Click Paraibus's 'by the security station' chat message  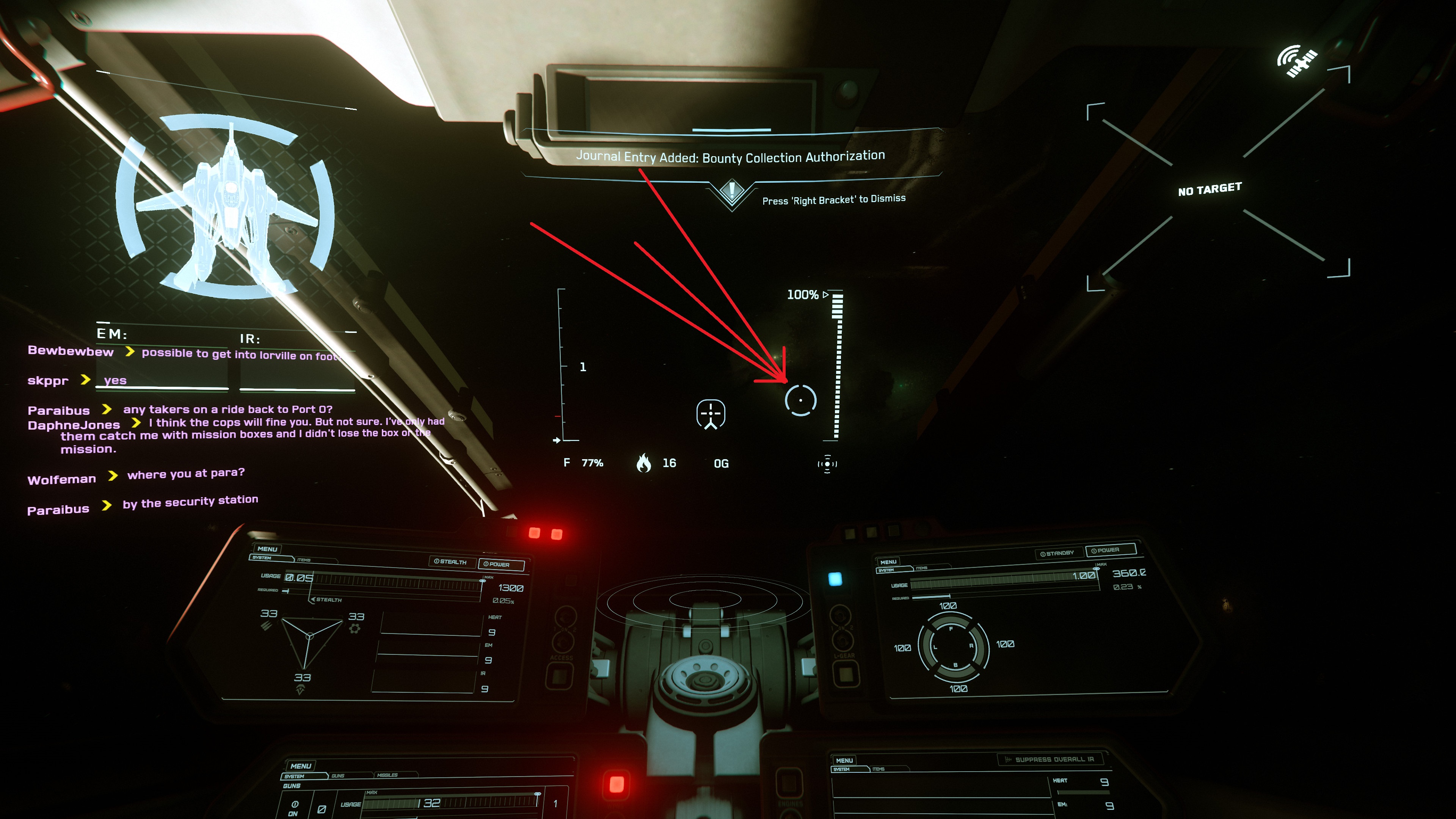click(x=190, y=501)
